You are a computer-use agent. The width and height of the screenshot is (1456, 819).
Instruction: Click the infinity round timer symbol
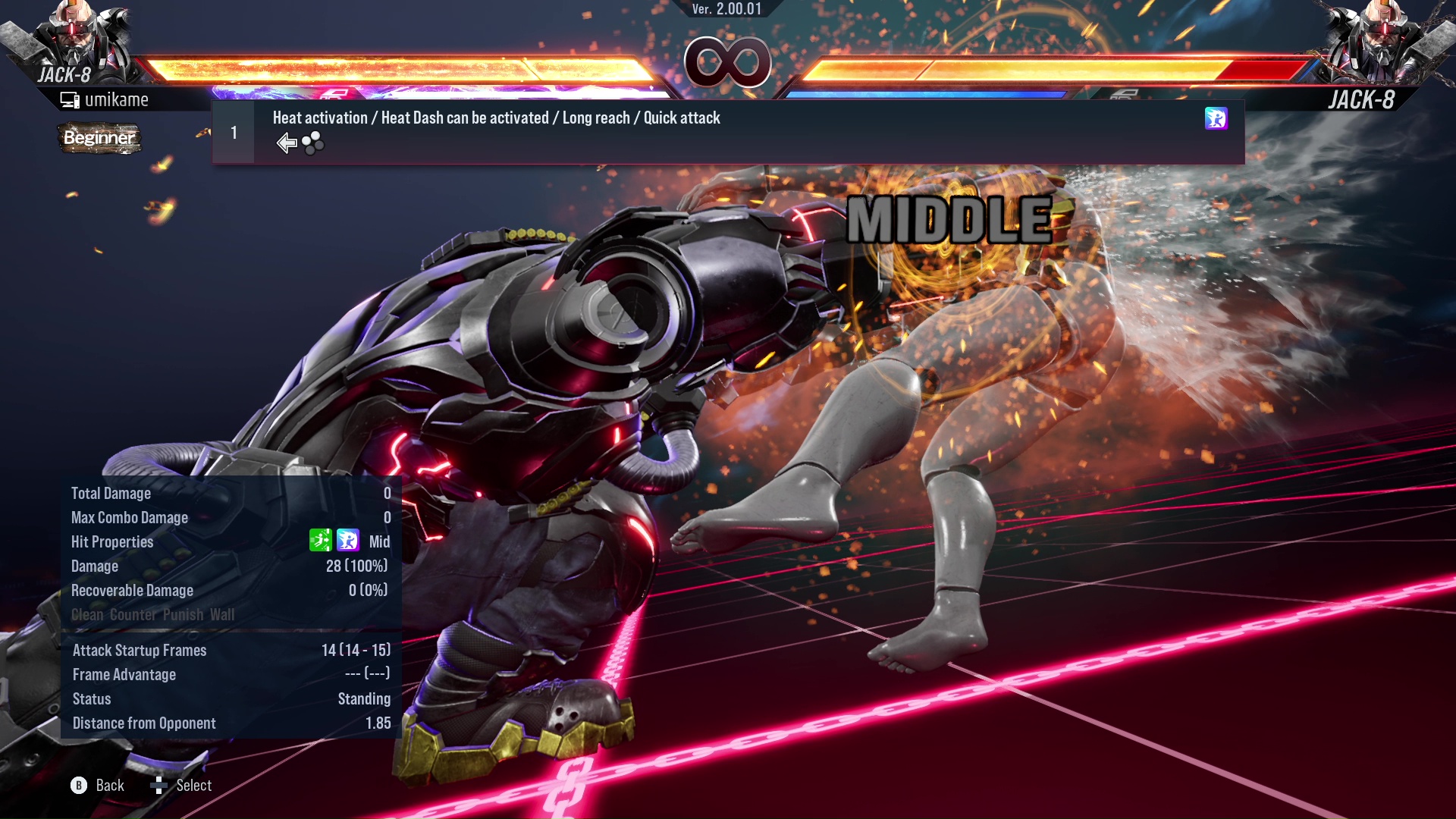click(x=726, y=62)
